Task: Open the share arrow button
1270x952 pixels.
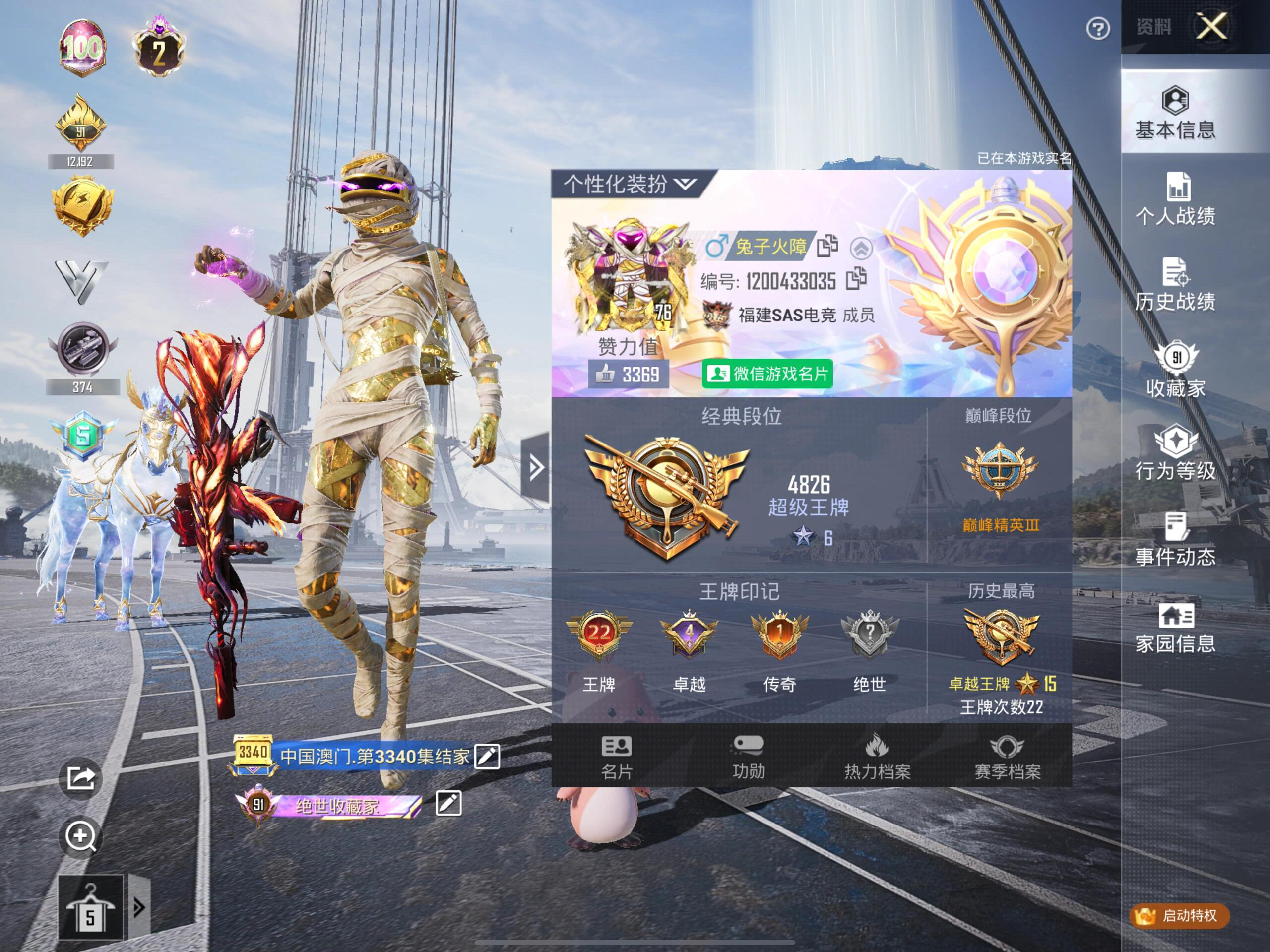Action: coord(81,778)
